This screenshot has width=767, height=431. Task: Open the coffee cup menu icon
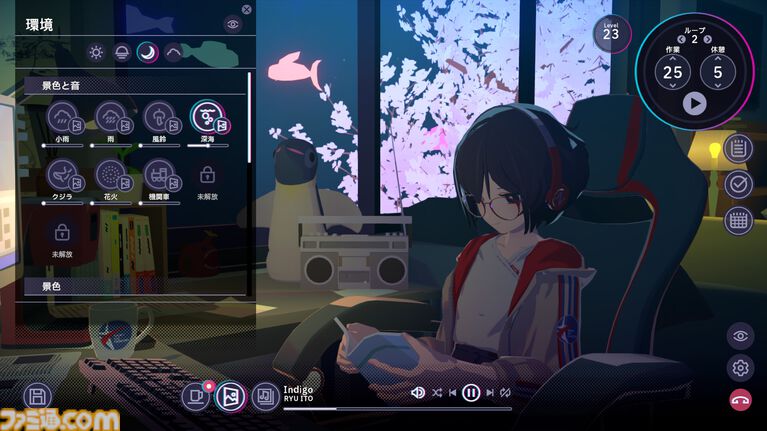(197, 397)
